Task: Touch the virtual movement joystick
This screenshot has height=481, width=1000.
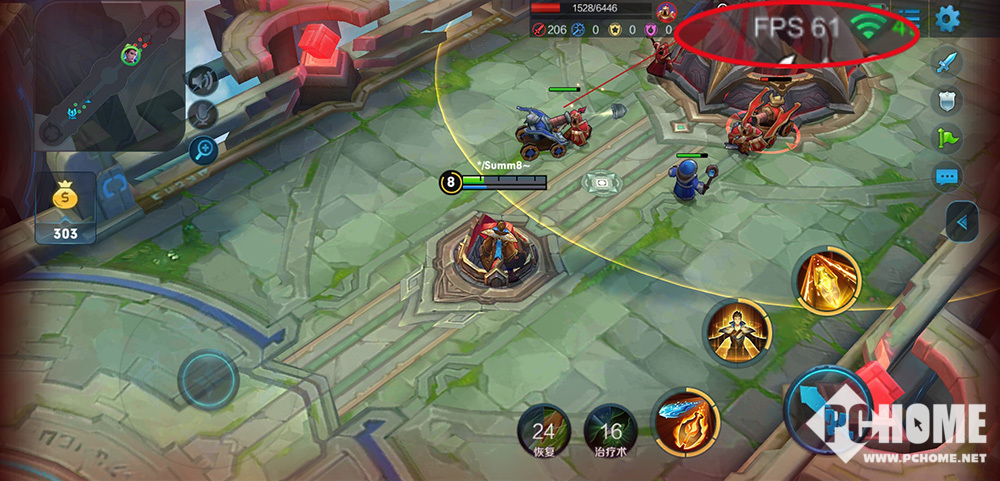Action: pos(208,380)
